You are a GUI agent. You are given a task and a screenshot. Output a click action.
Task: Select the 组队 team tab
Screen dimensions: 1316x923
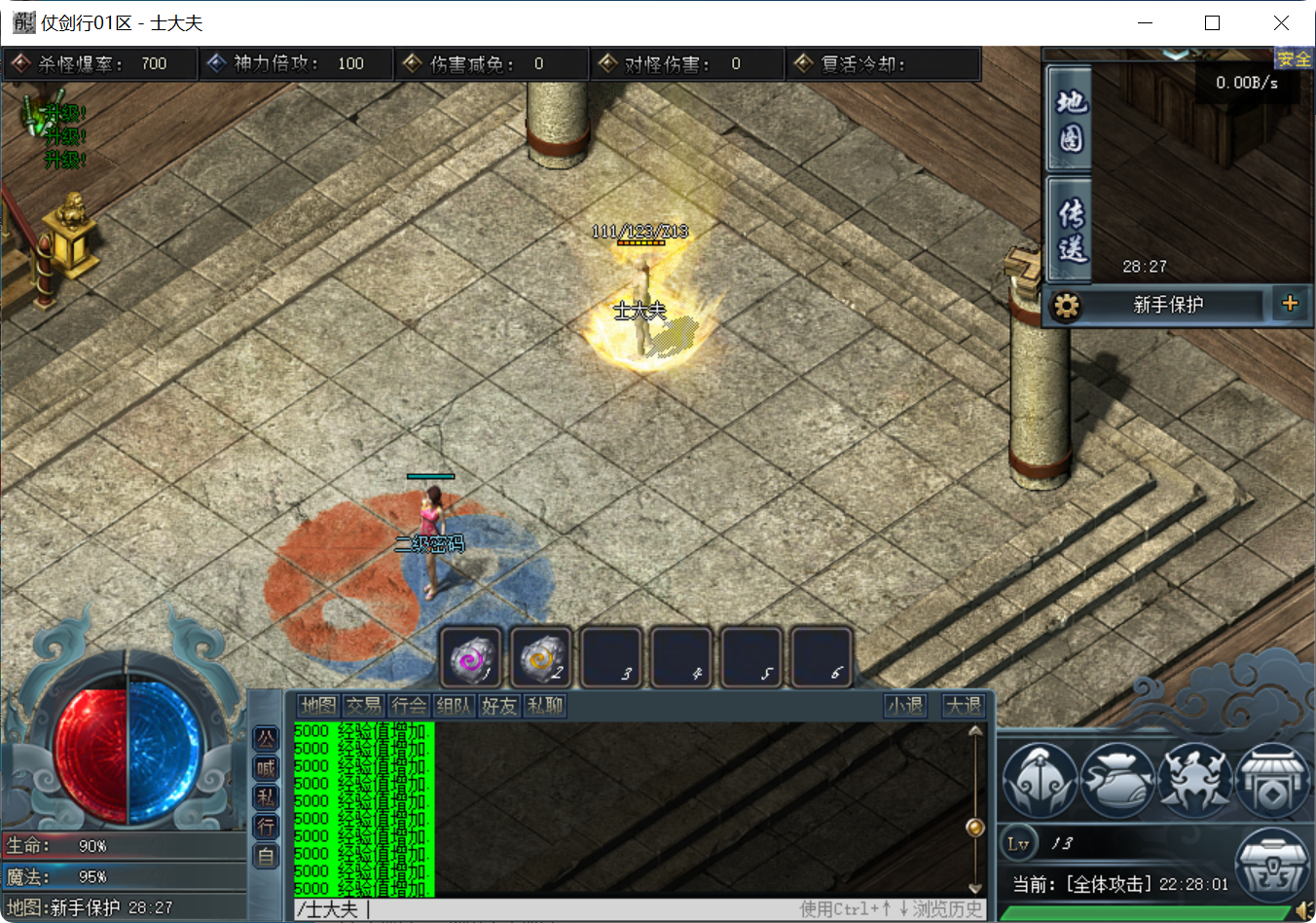tap(454, 706)
